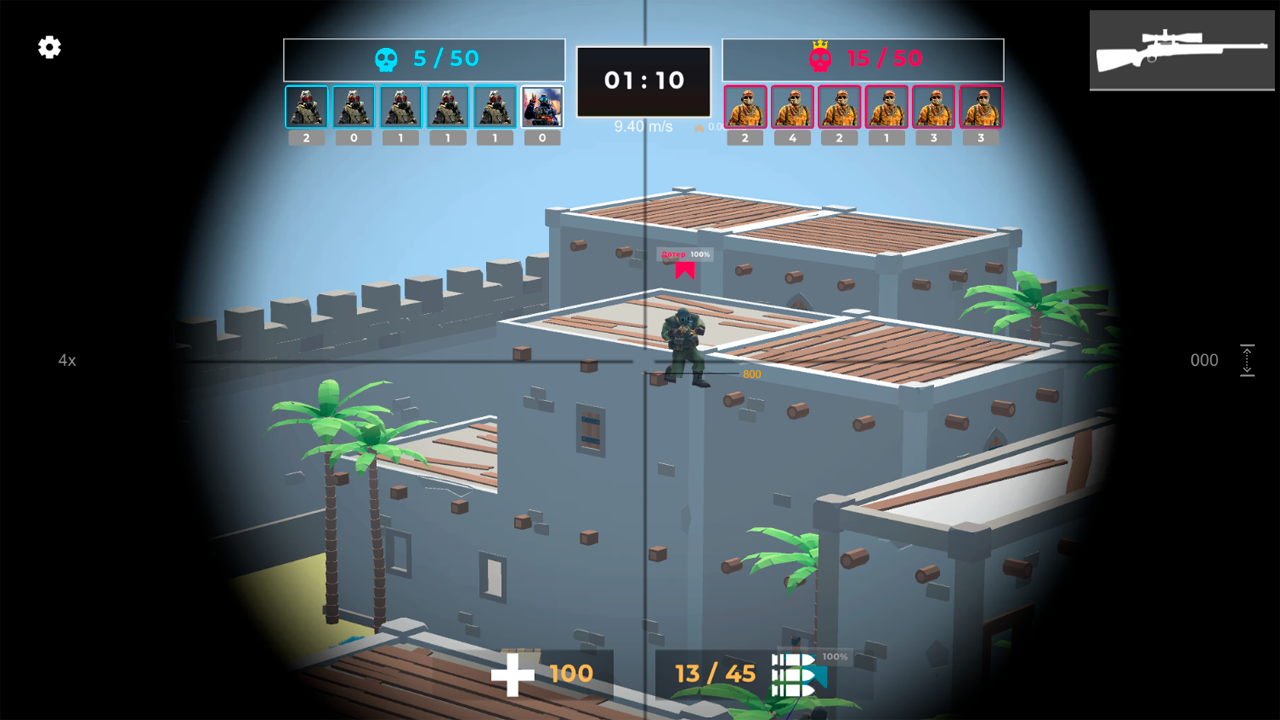Select the blue team score panel 5/50
Viewport: 1280px width, 720px height.
coord(425,59)
